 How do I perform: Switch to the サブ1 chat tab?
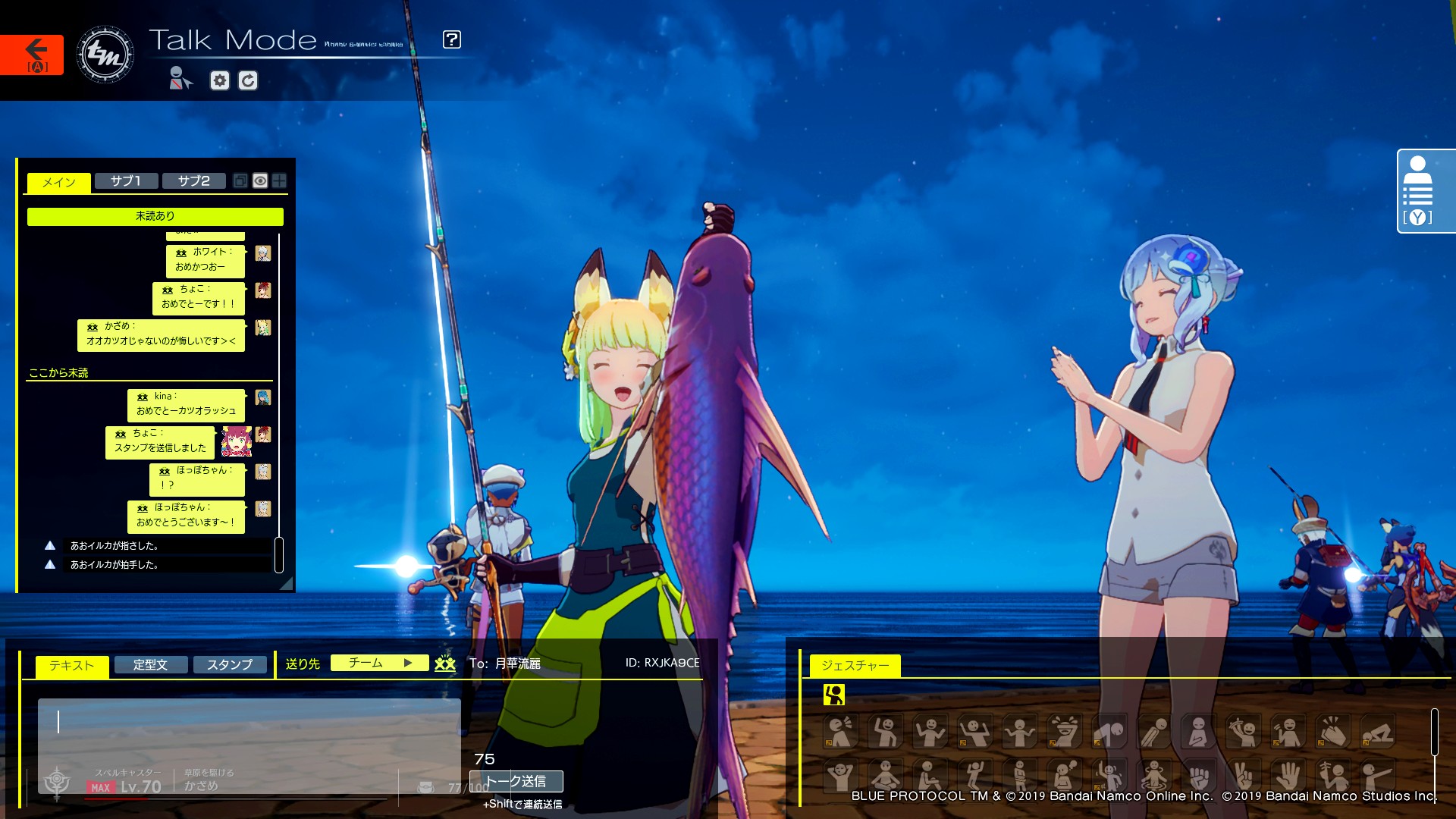pyautogui.click(x=126, y=180)
